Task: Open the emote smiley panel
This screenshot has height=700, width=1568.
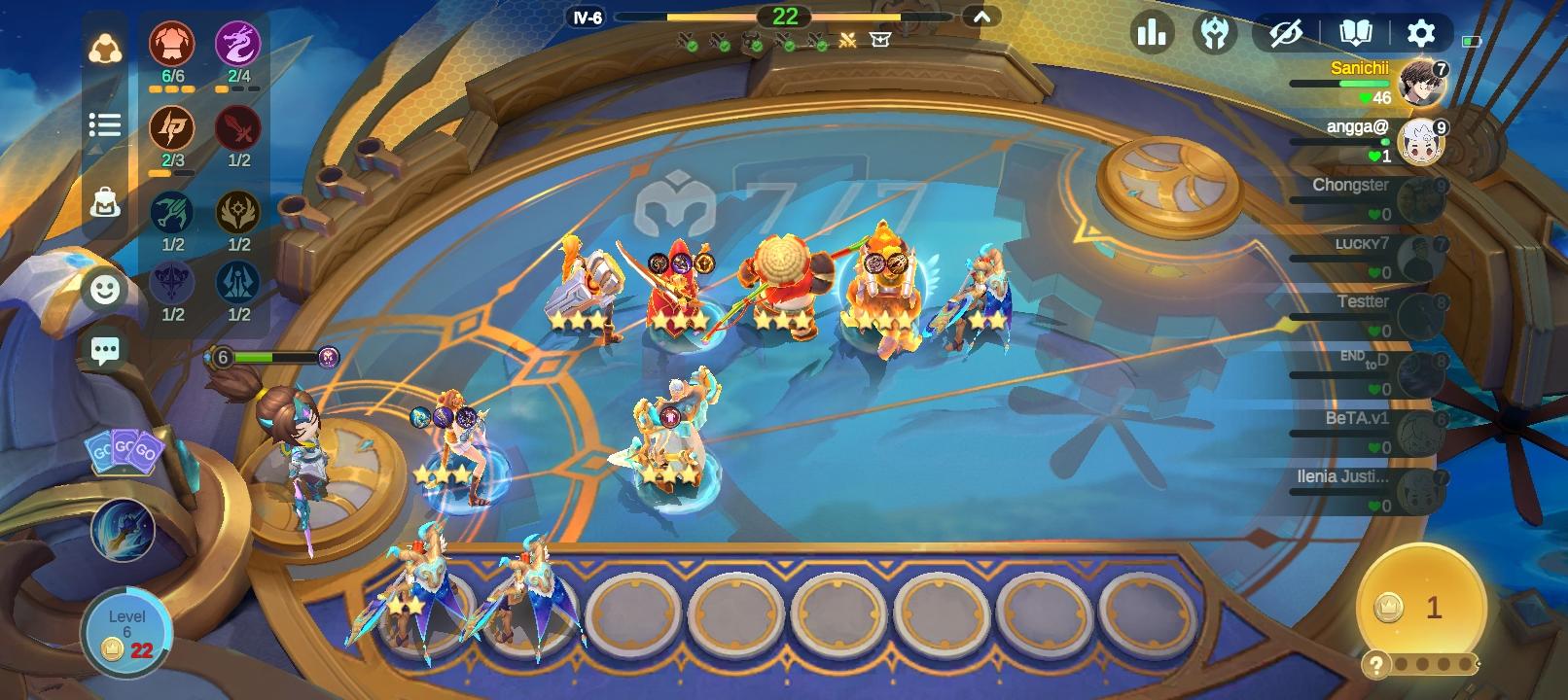Action: [x=105, y=289]
